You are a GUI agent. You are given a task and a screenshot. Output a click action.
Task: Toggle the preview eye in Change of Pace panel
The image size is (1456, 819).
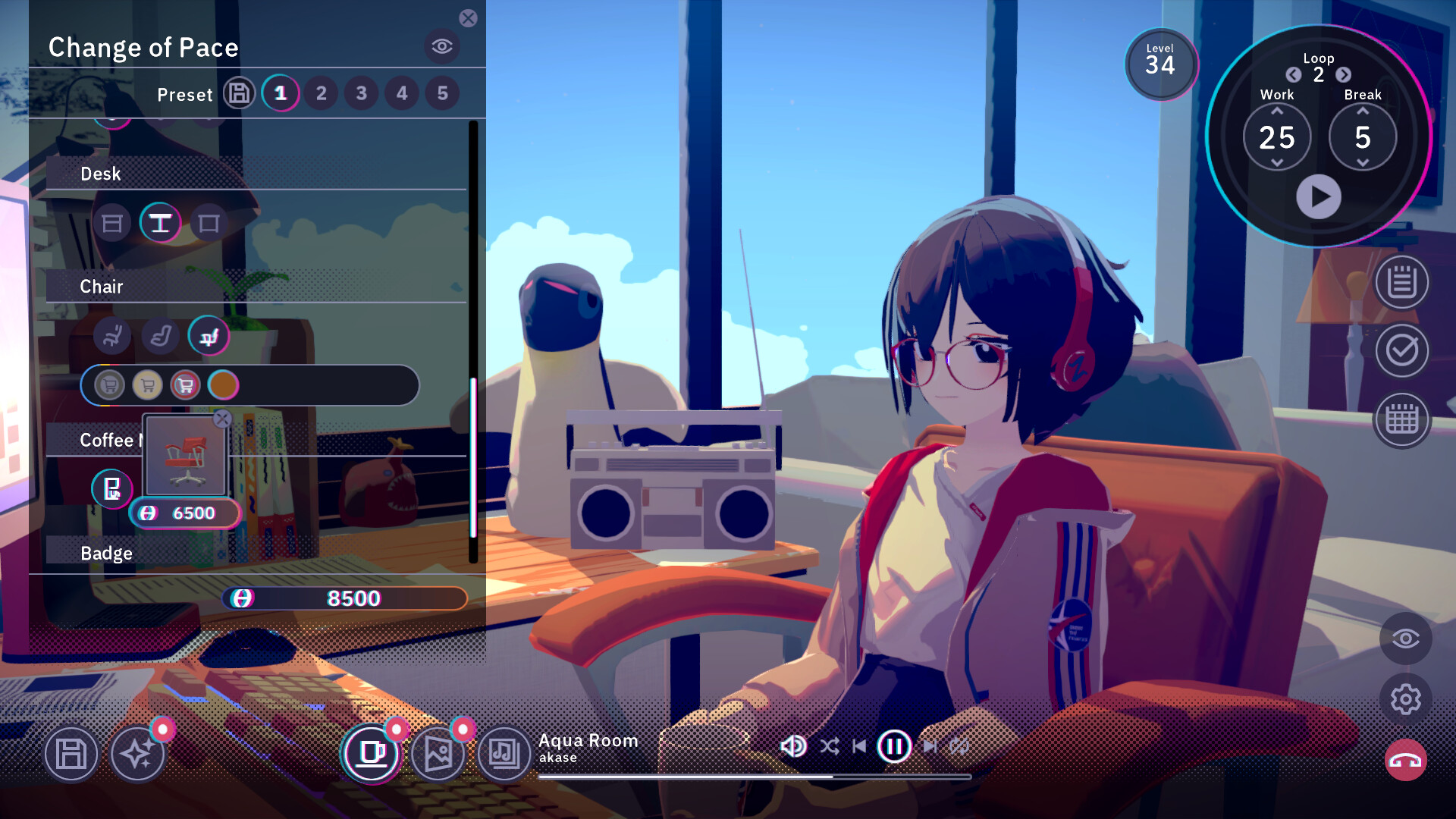(x=442, y=46)
